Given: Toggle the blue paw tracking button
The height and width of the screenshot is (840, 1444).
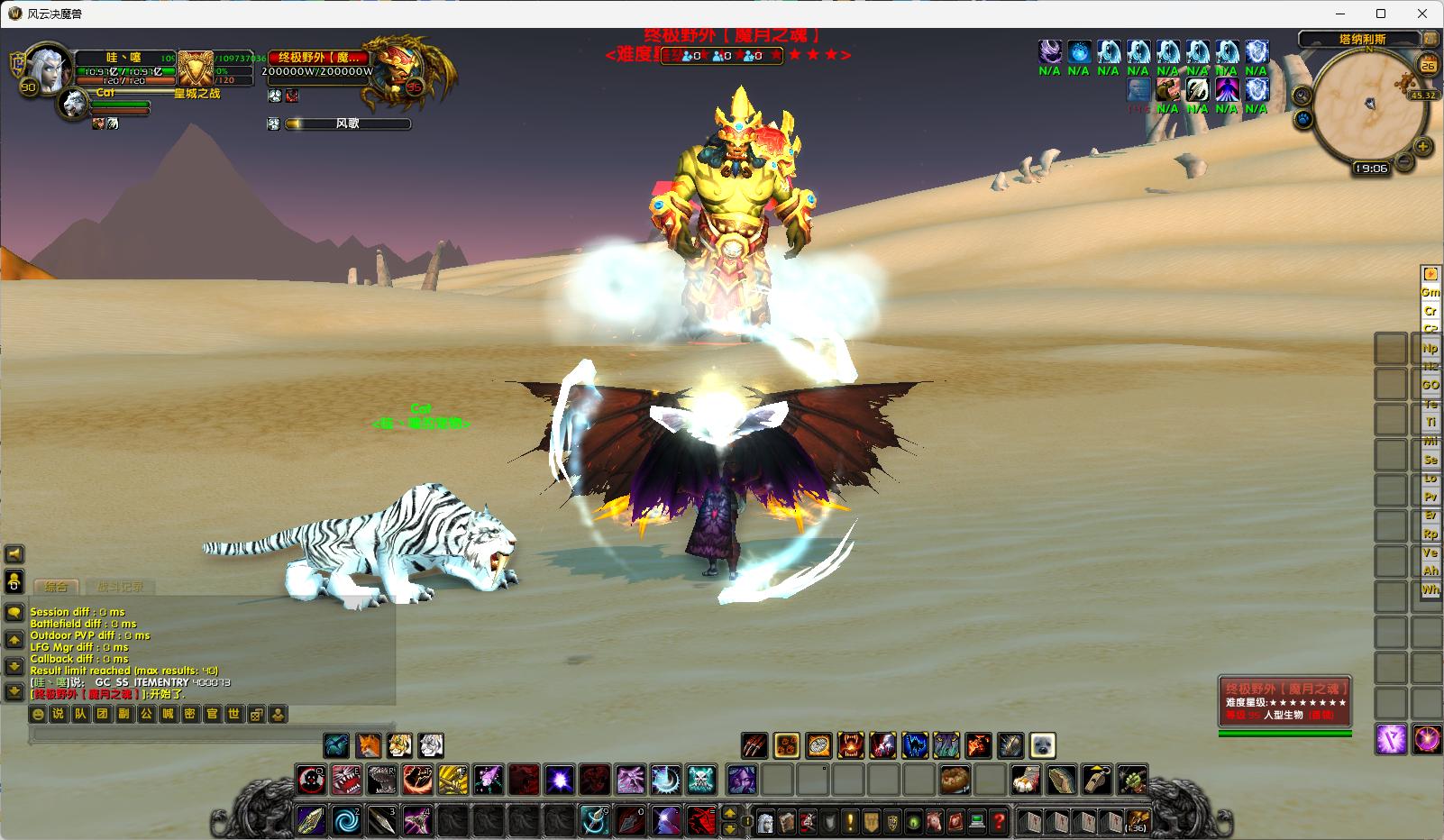Looking at the screenshot, I should coord(1303,119).
